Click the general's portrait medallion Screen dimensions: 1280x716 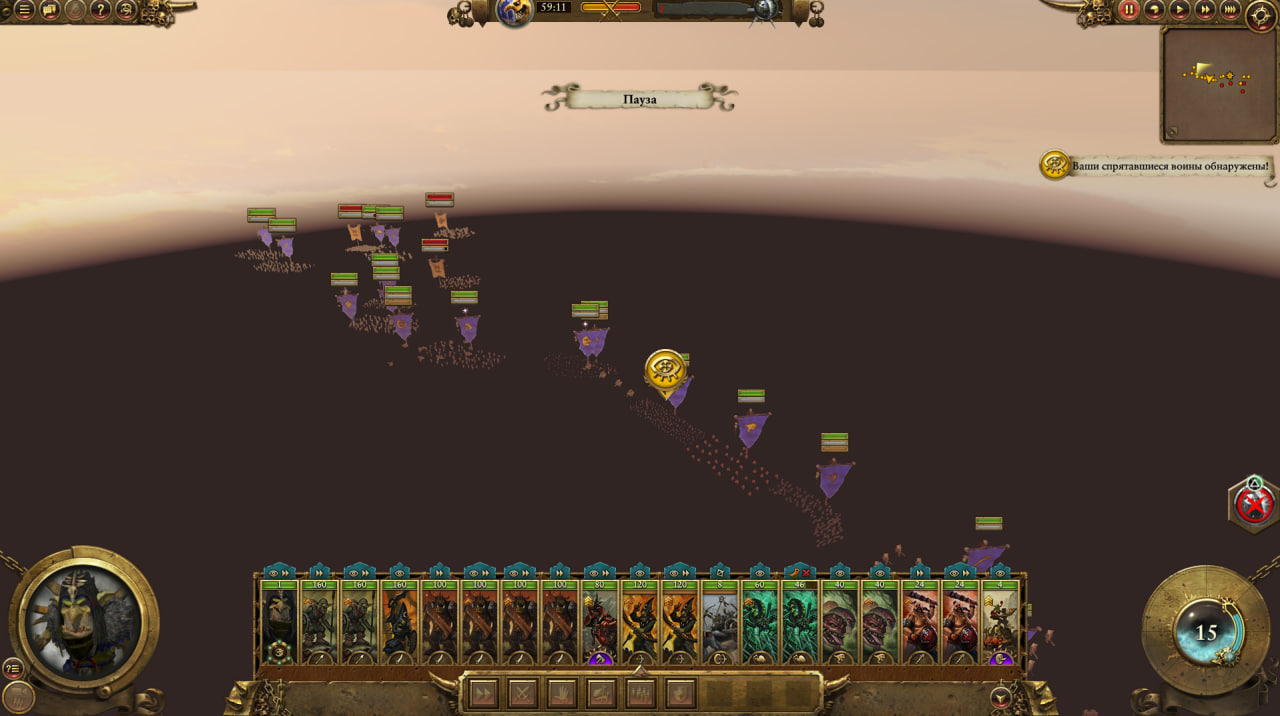84,620
